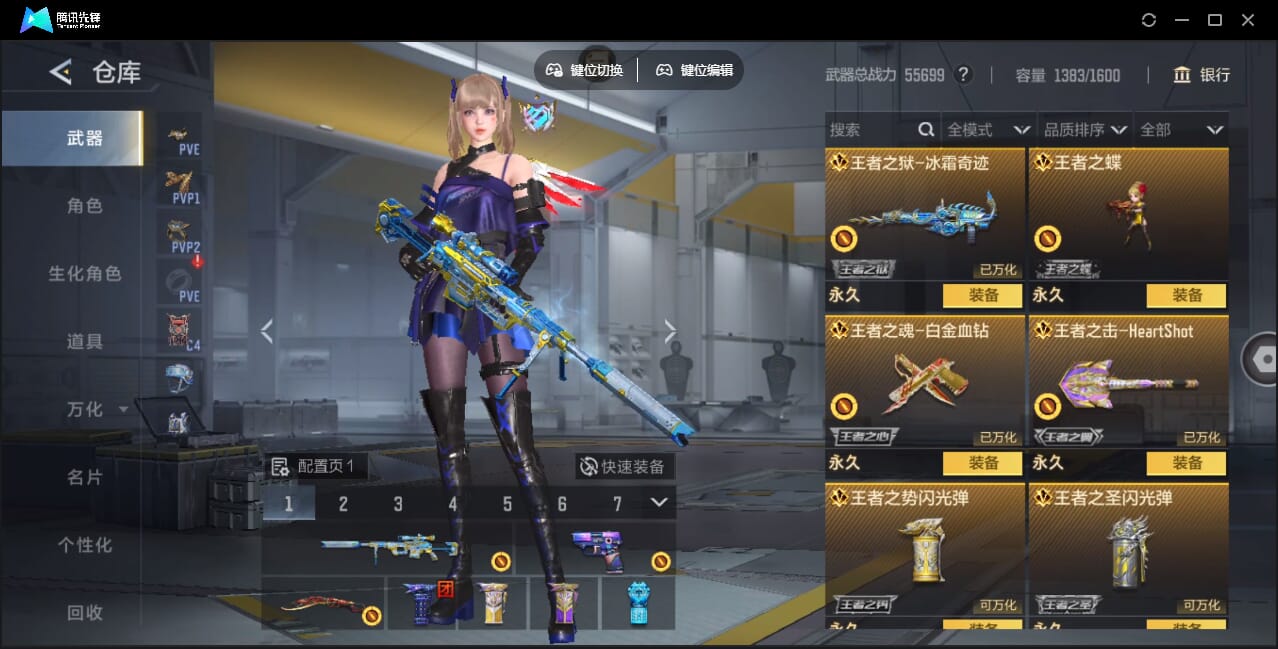
Task: Show the weapon power help question mark
Action: coord(963,75)
